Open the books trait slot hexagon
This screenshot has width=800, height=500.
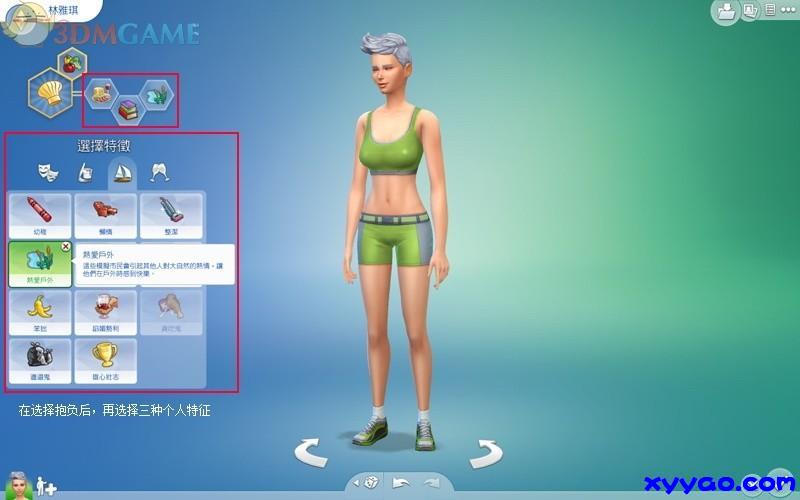[129, 110]
